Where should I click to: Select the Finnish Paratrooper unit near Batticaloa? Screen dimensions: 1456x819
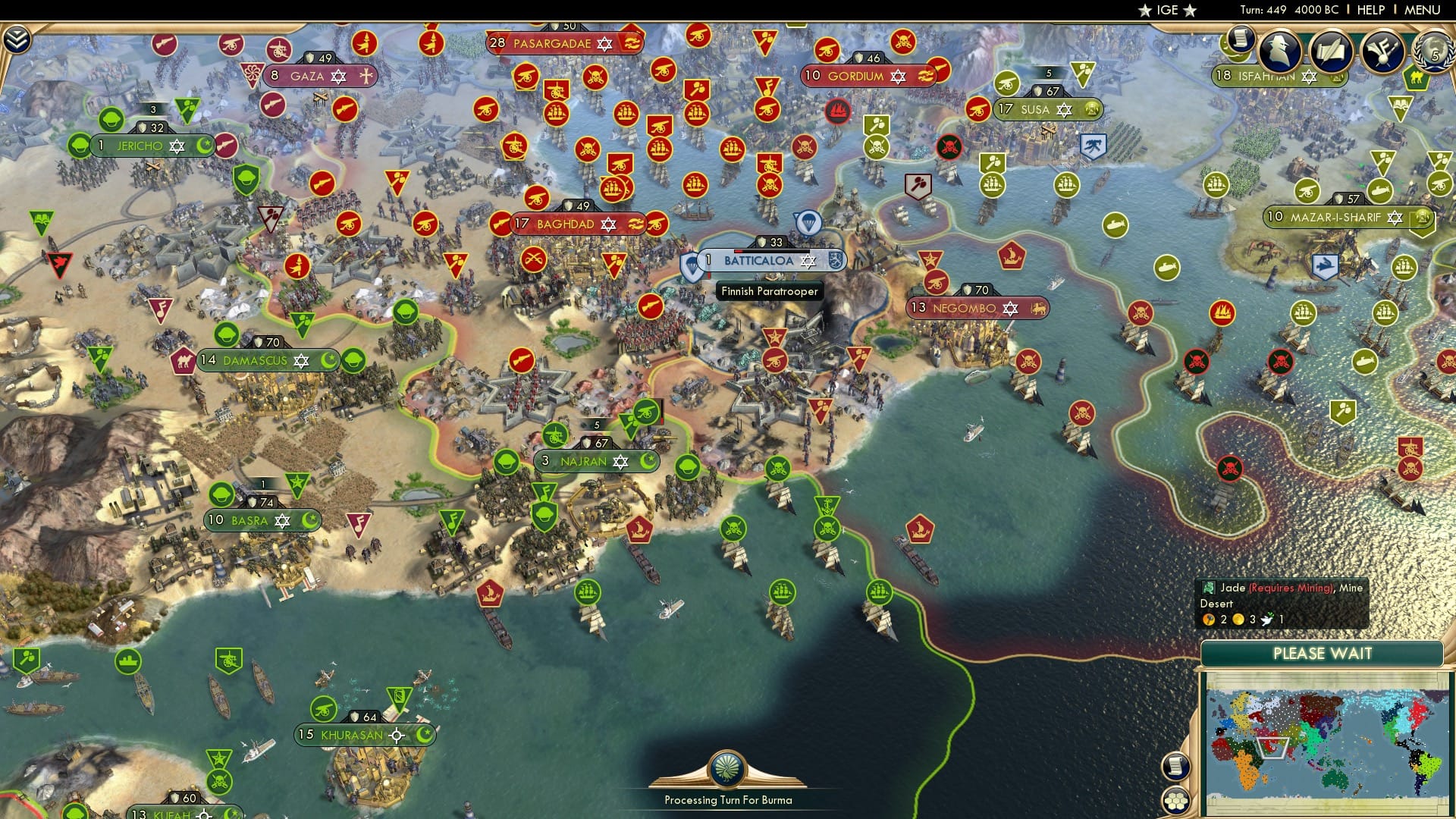810,222
